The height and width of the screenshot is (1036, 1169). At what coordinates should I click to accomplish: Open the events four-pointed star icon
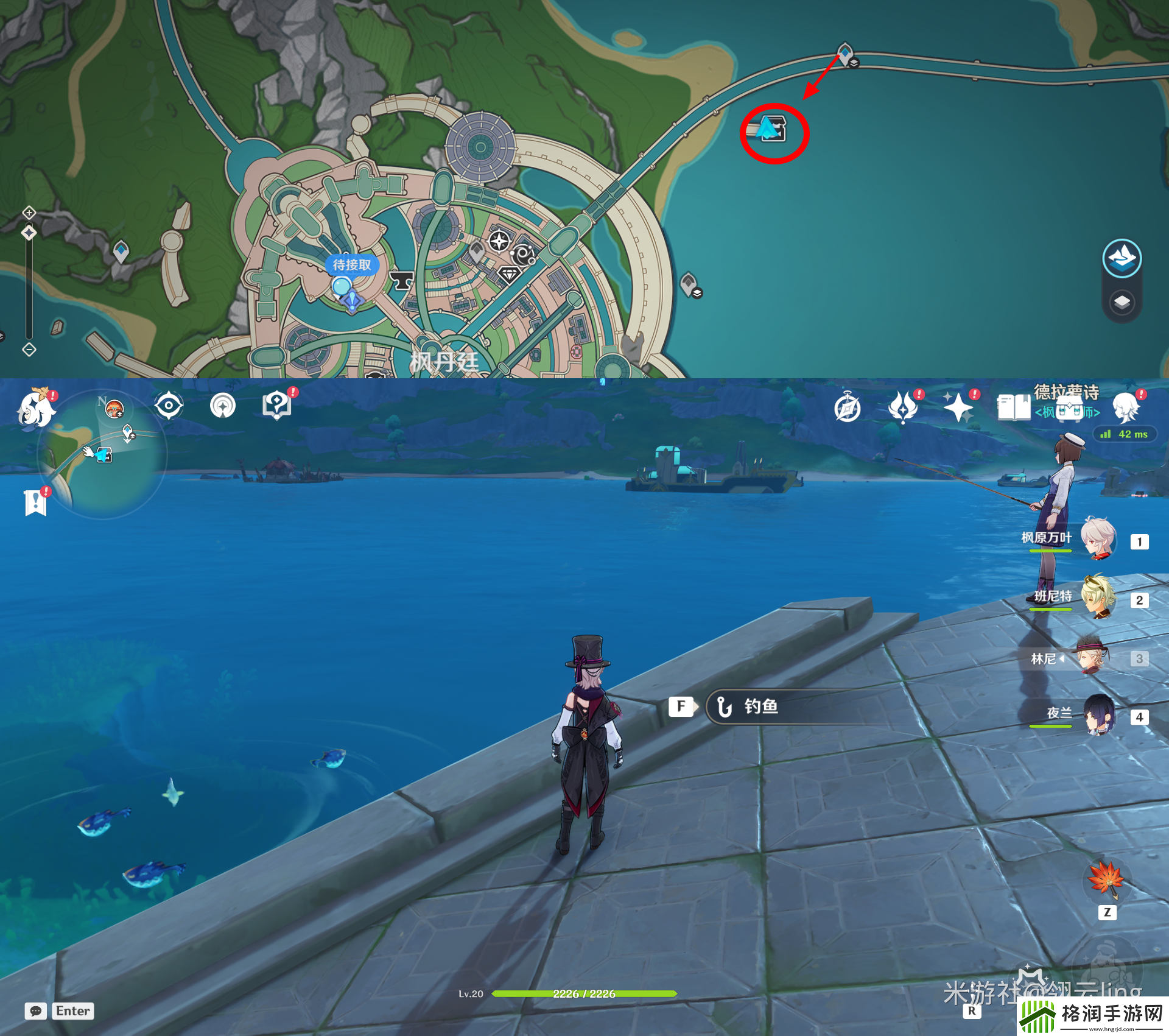[x=958, y=407]
